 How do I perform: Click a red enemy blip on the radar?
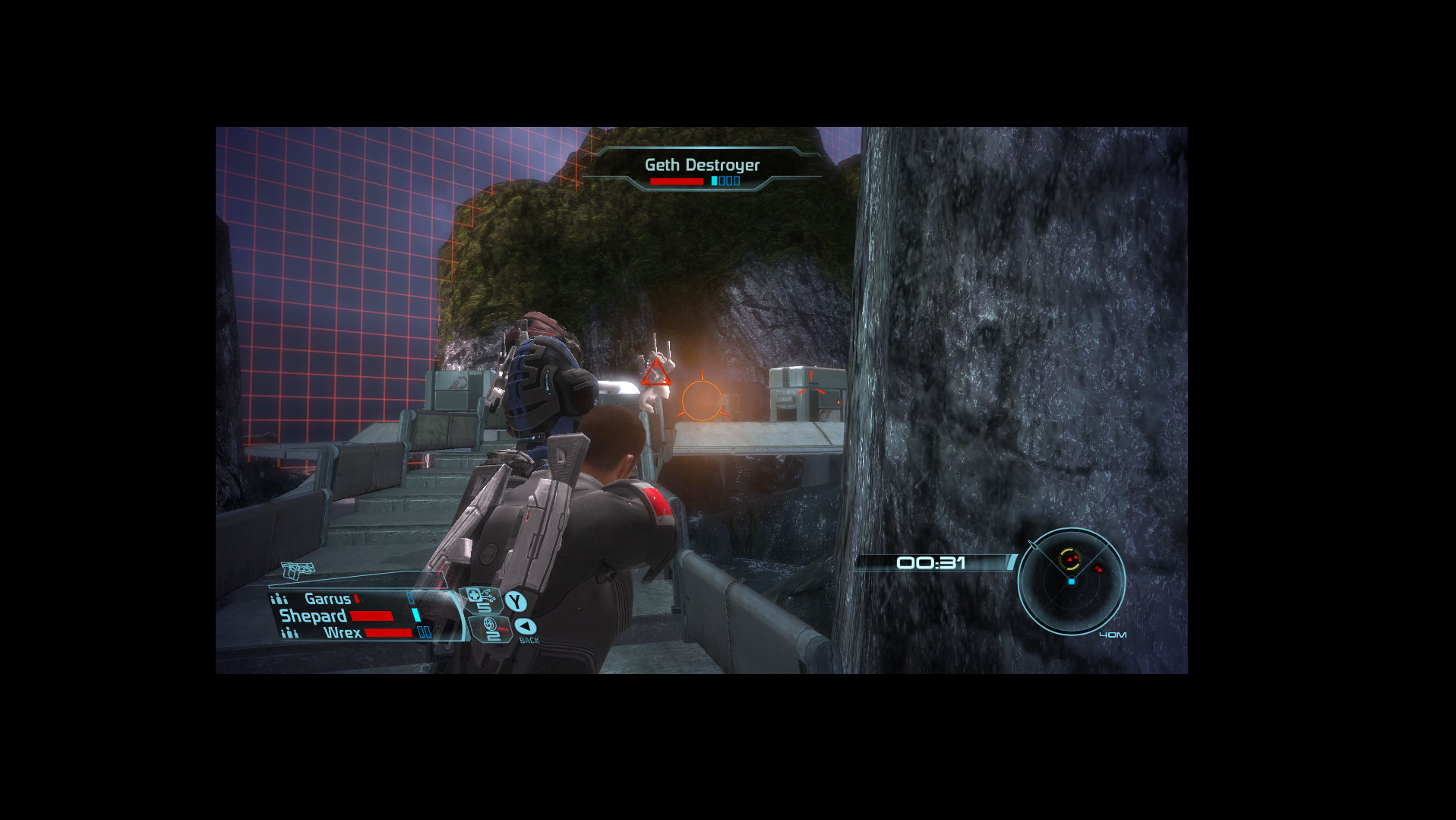1099,570
